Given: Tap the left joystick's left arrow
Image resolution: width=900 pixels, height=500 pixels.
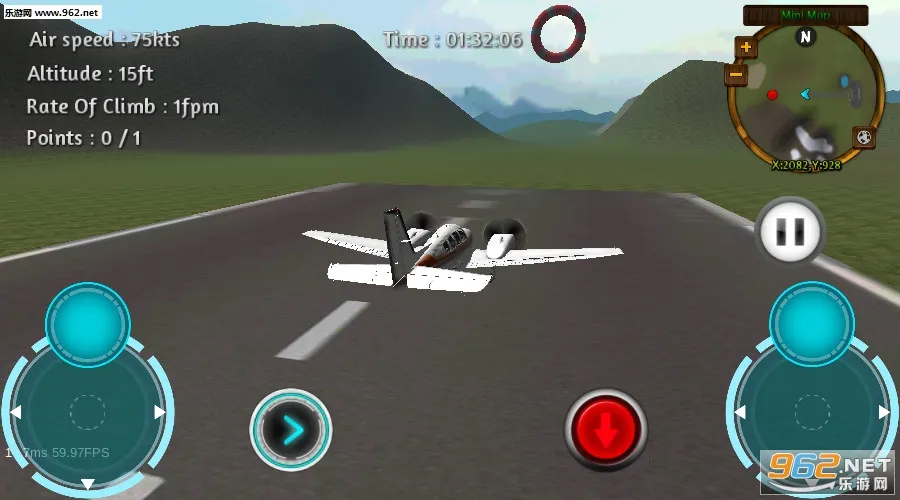Looking at the screenshot, I should pyautogui.click(x=15, y=412).
